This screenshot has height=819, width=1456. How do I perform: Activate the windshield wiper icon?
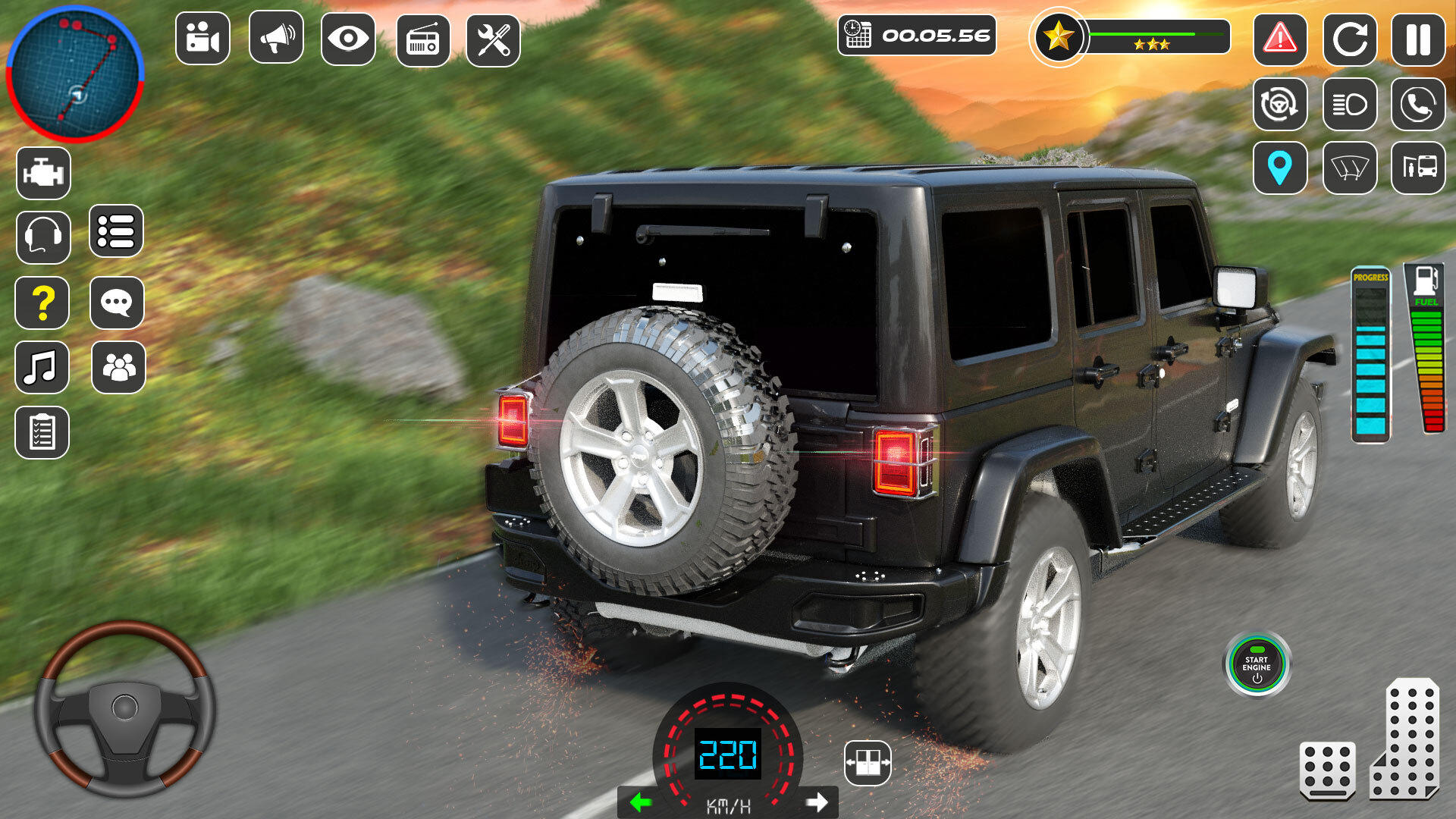1350,167
